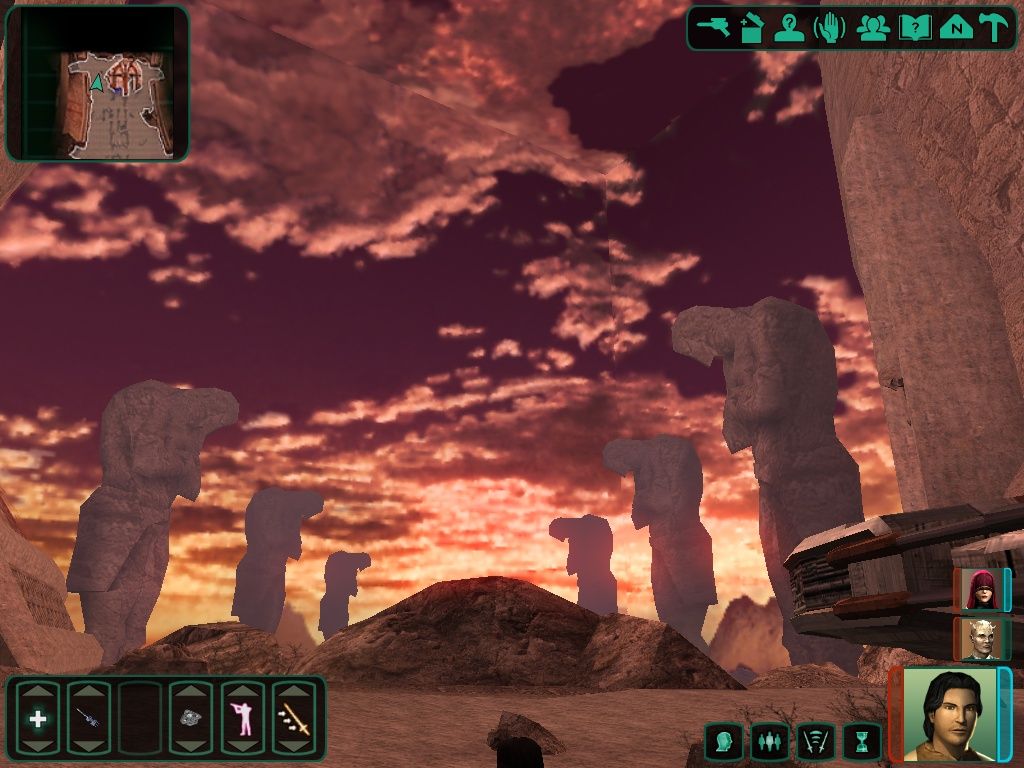Activate the golden sword flurry ability

tap(294, 718)
